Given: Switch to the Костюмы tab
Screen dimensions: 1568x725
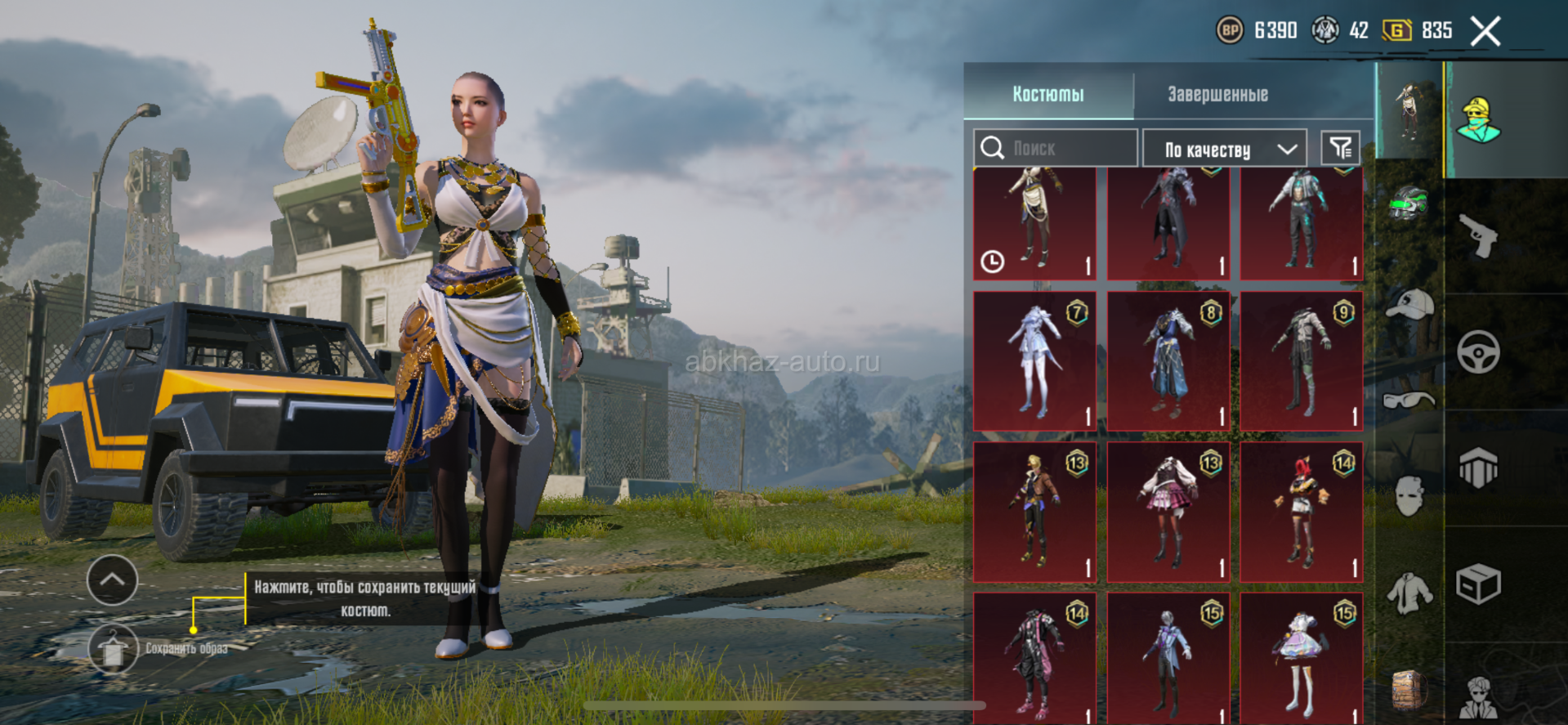Looking at the screenshot, I should coord(1048,94).
